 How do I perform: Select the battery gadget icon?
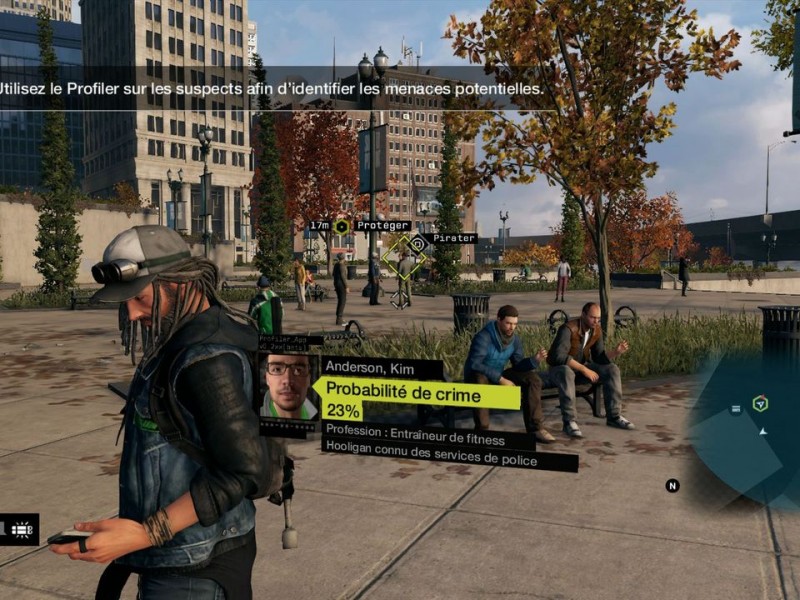[20, 530]
